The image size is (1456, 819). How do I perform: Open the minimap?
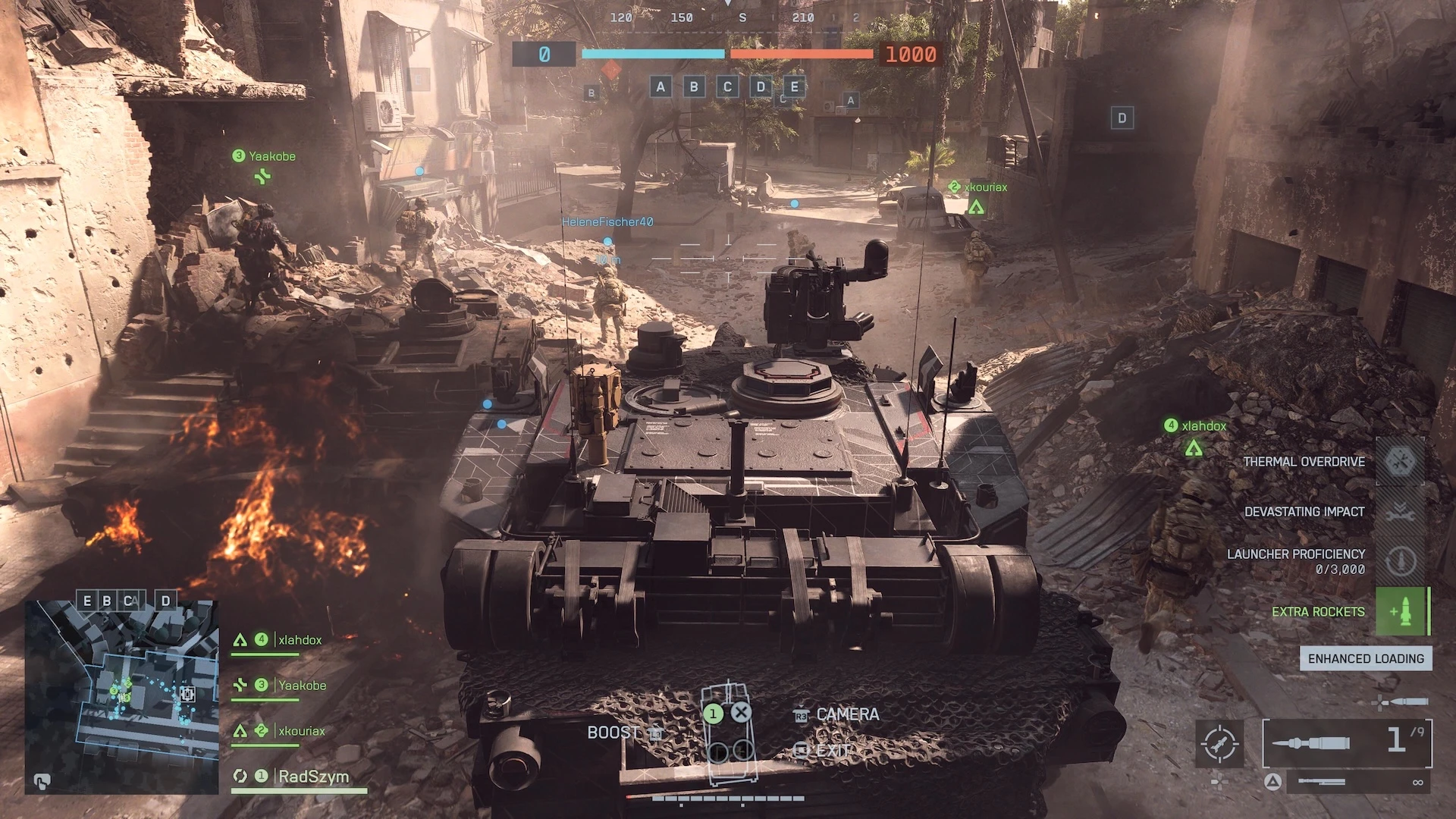pos(121,697)
